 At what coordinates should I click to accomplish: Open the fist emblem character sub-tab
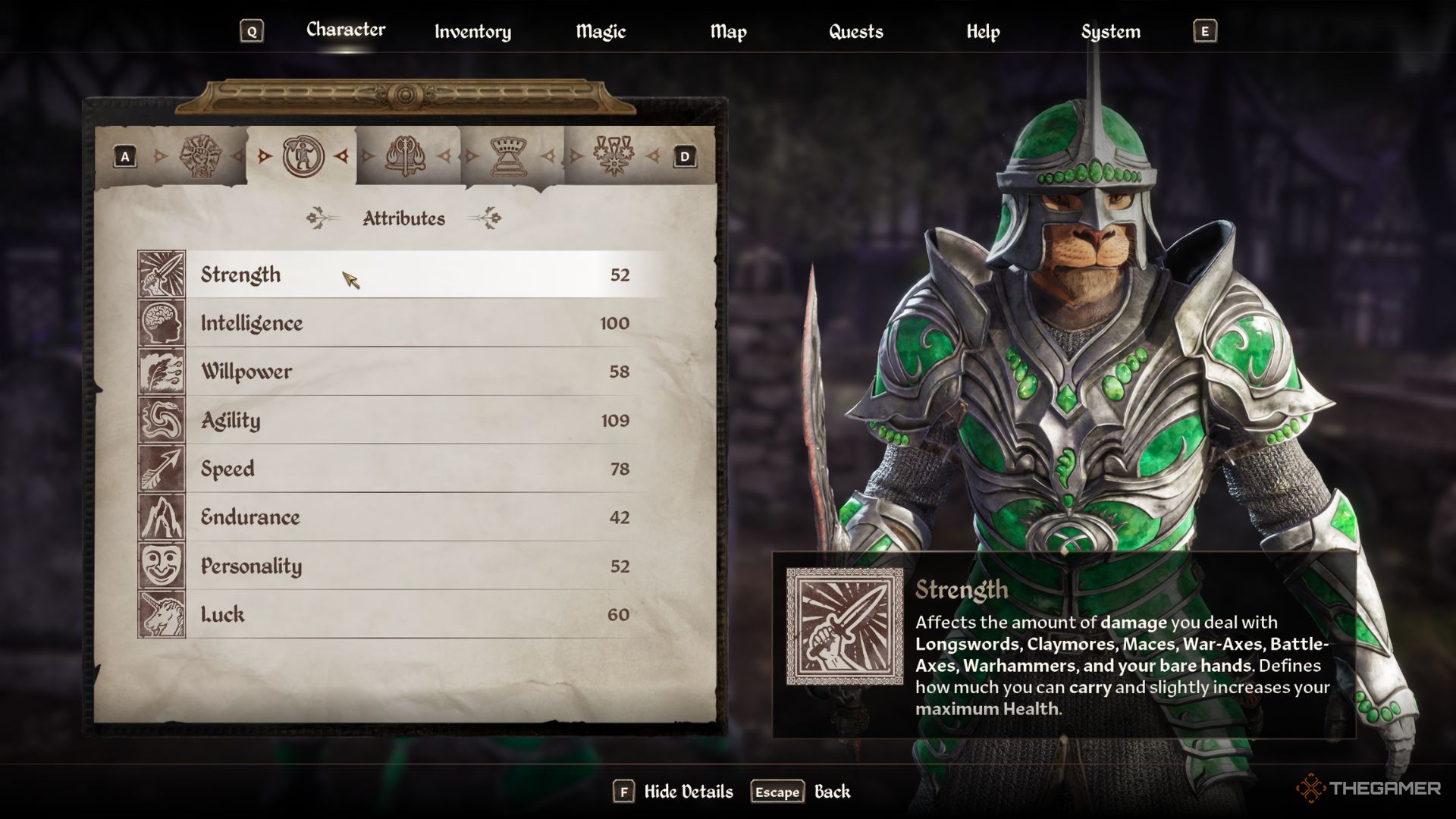pos(200,156)
